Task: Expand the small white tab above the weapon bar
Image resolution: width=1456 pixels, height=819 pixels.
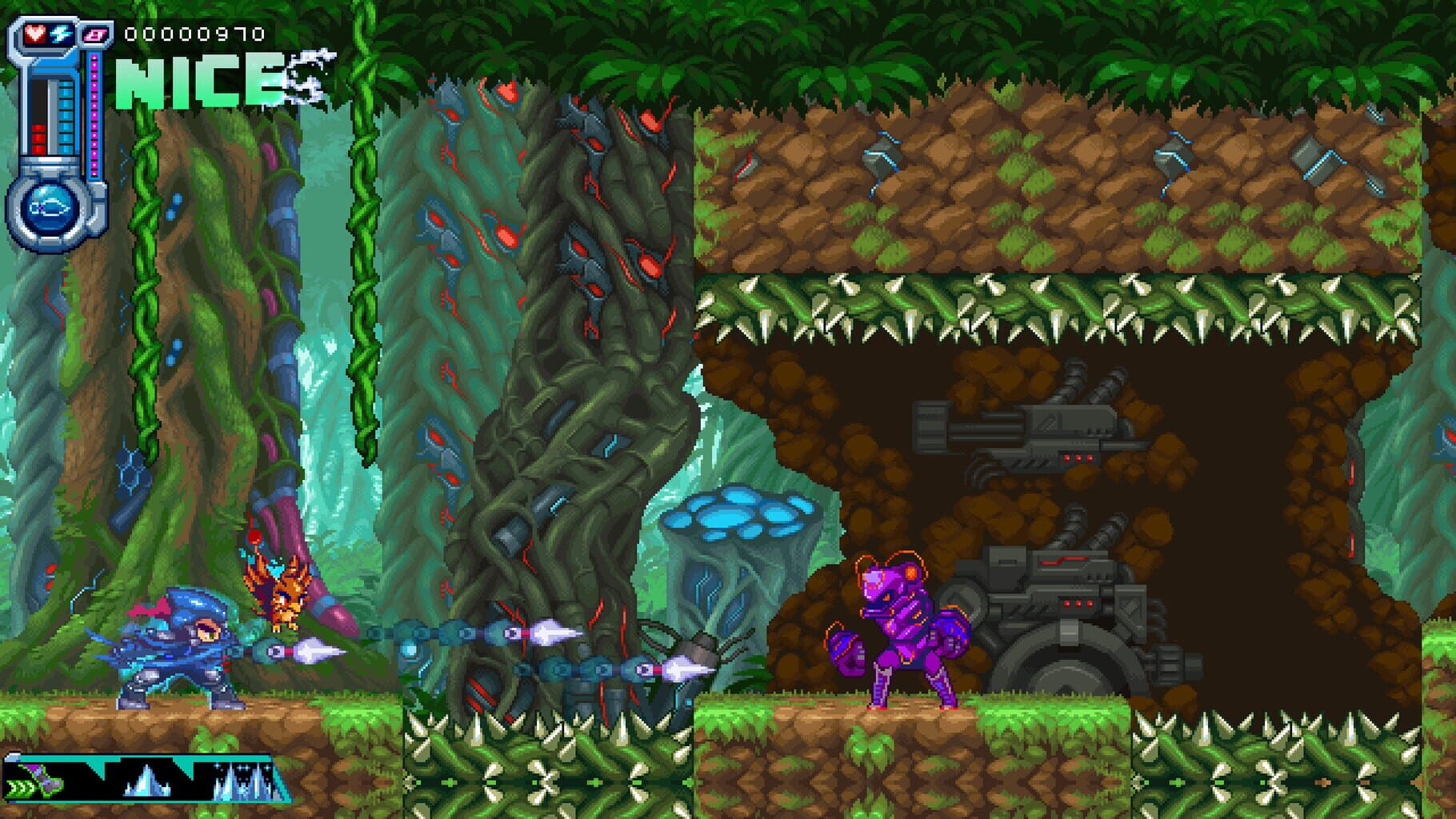Action: [13, 756]
